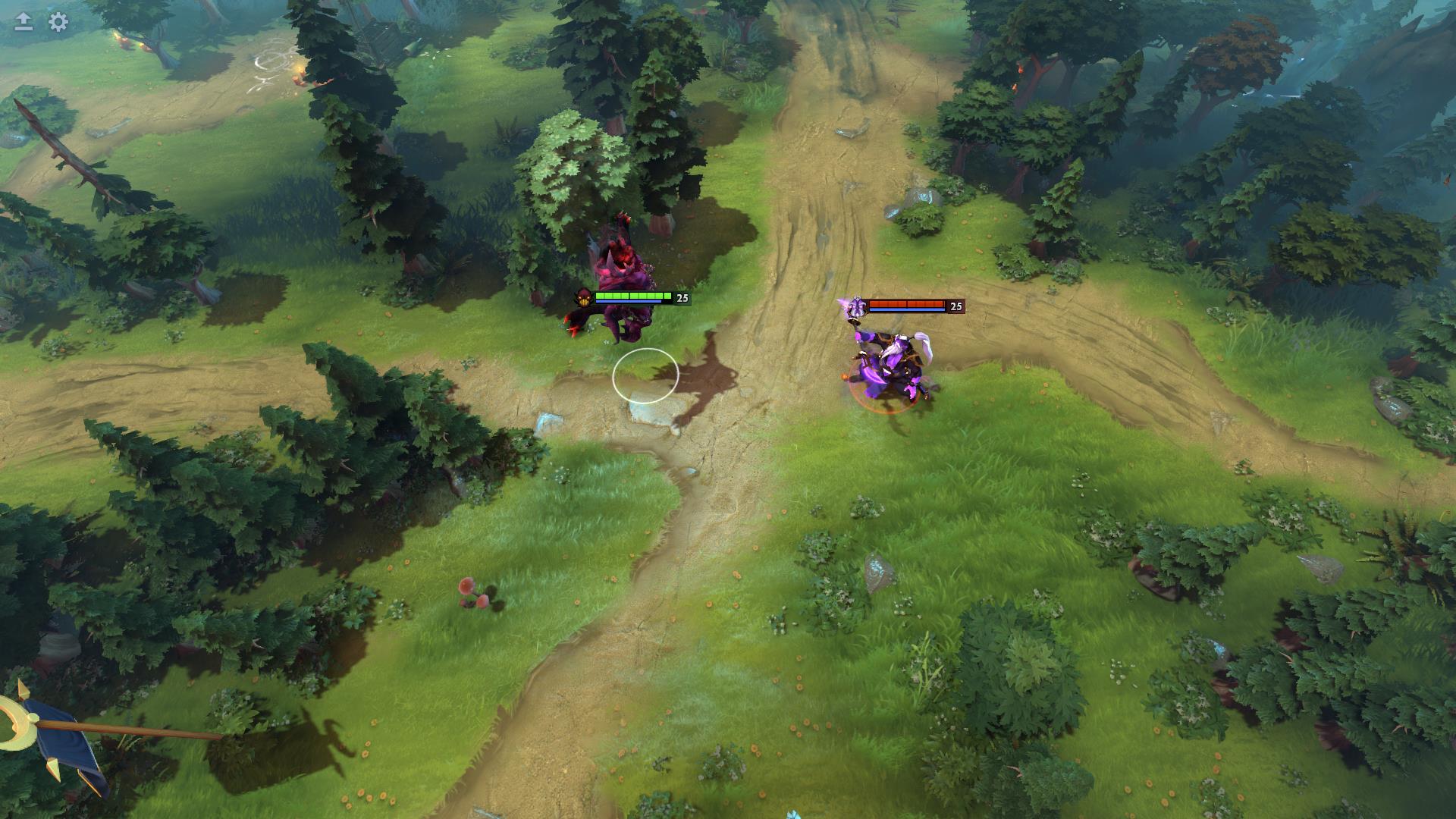This screenshot has width=1456, height=819.
Task: Click the red enemy health bar
Action: click(x=906, y=303)
